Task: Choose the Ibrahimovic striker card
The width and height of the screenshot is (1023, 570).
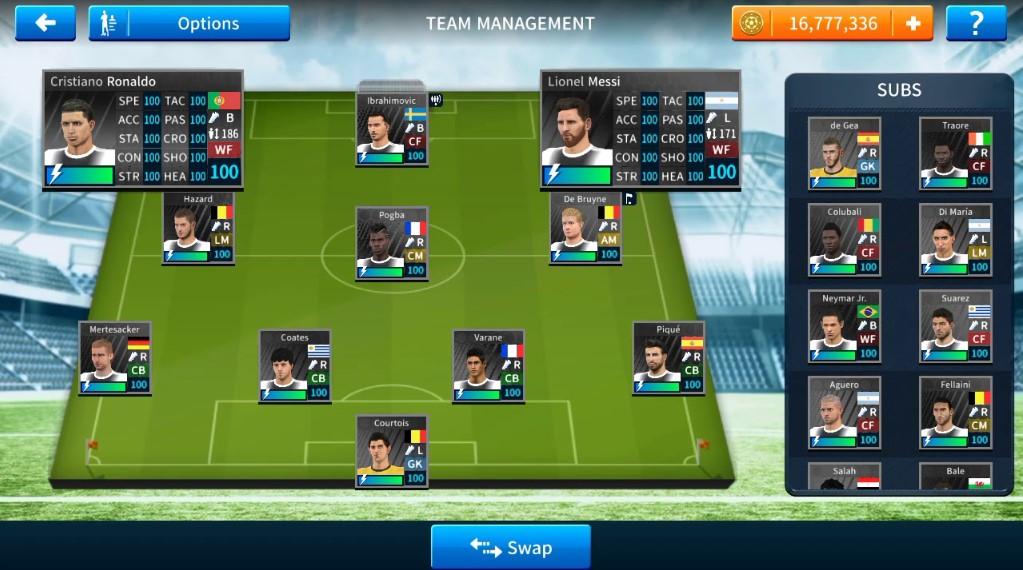Action: point(392,129)
